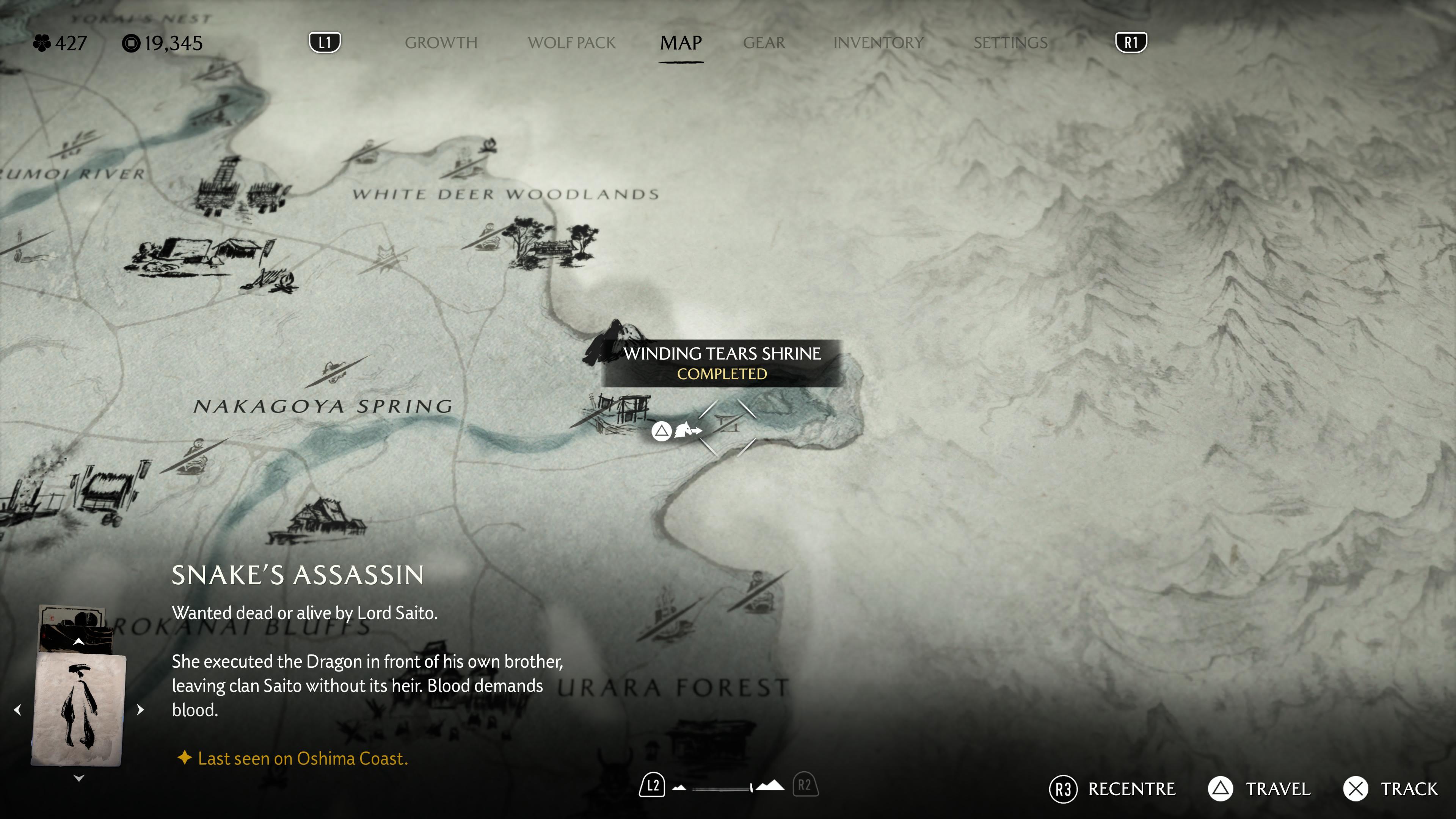Open the Settings tab
Image resolution: width=1456 pixels, height=819 pixels.
(1010, 43)
